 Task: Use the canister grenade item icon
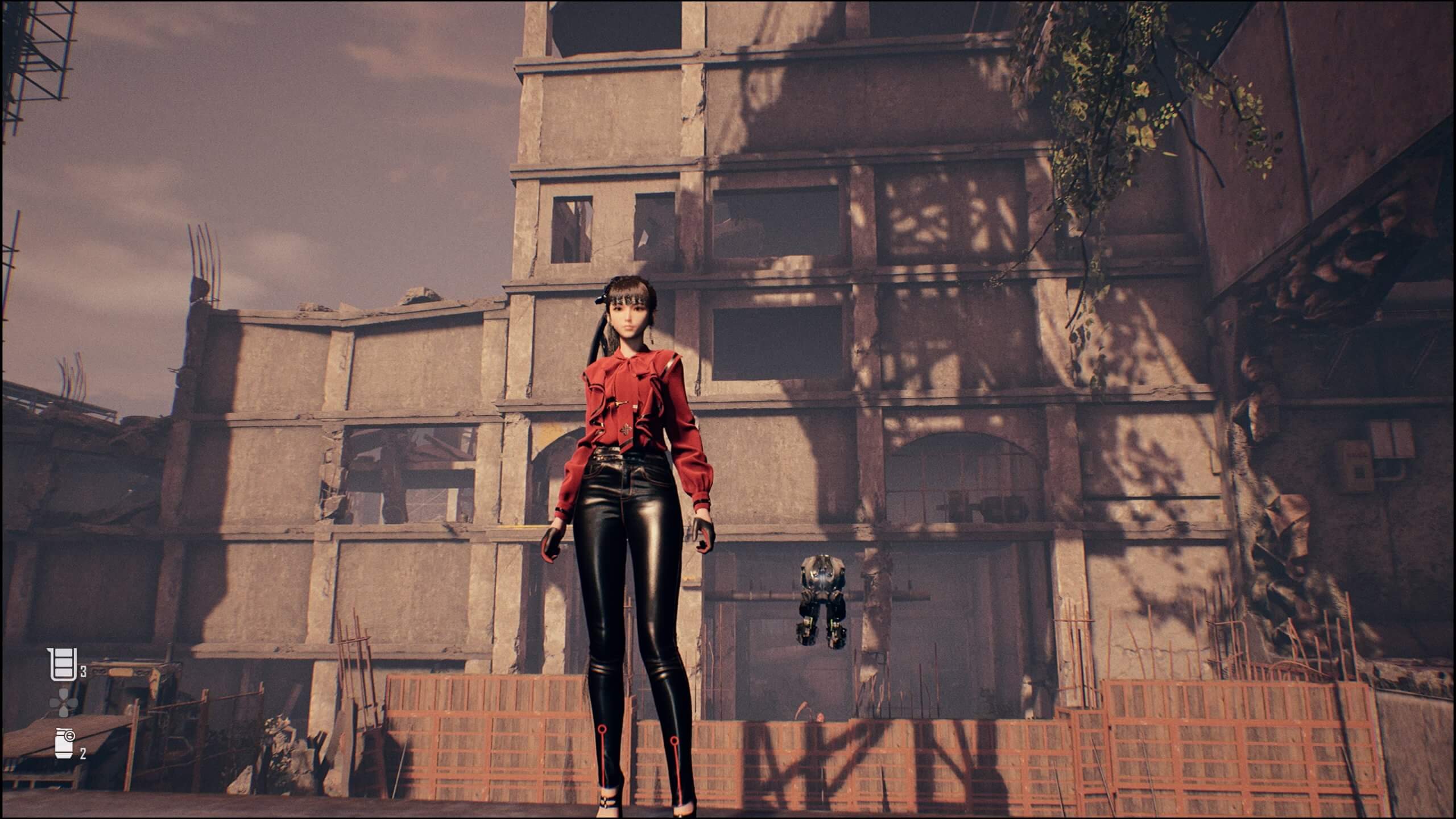coord(65,743)
